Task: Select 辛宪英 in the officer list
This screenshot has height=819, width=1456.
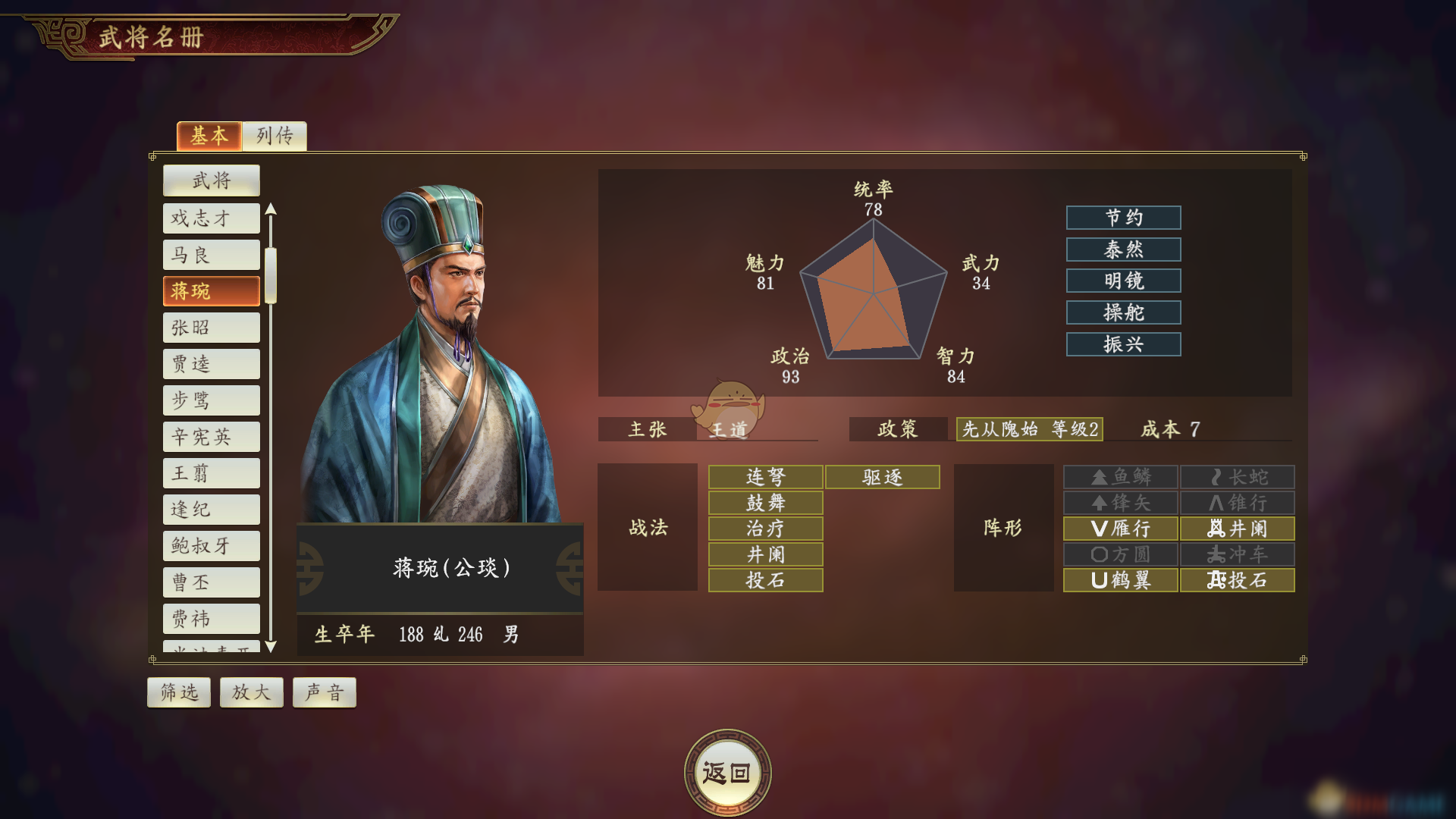Action: pos(211,437)
